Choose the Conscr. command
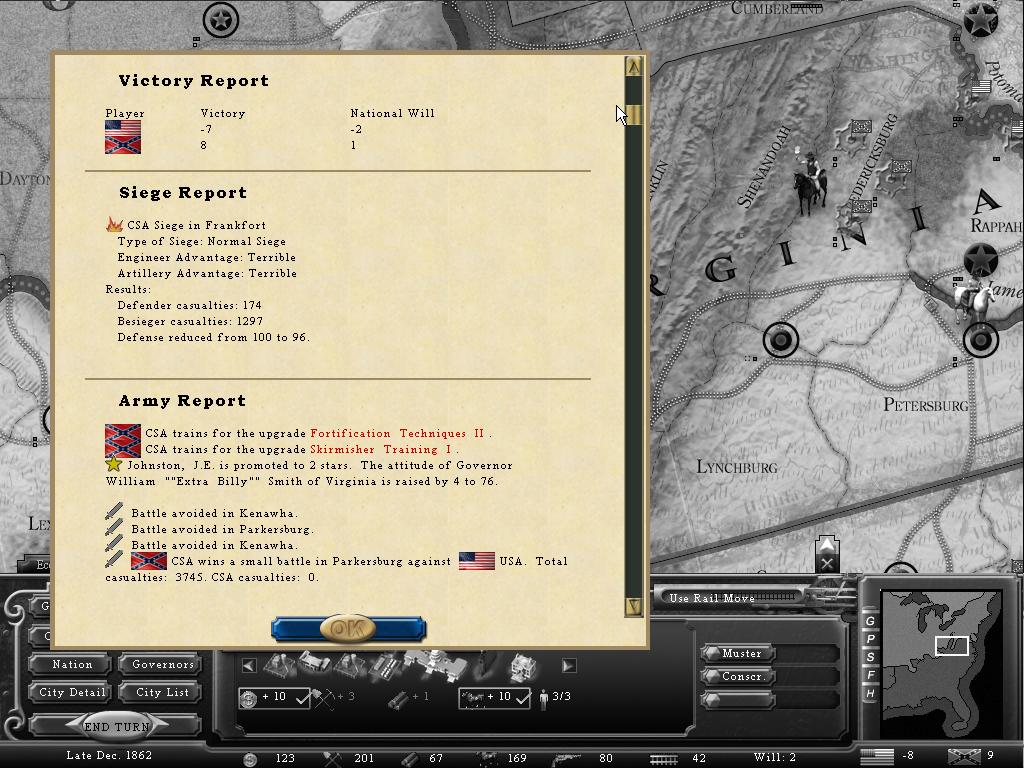 [x=742, y=676]
